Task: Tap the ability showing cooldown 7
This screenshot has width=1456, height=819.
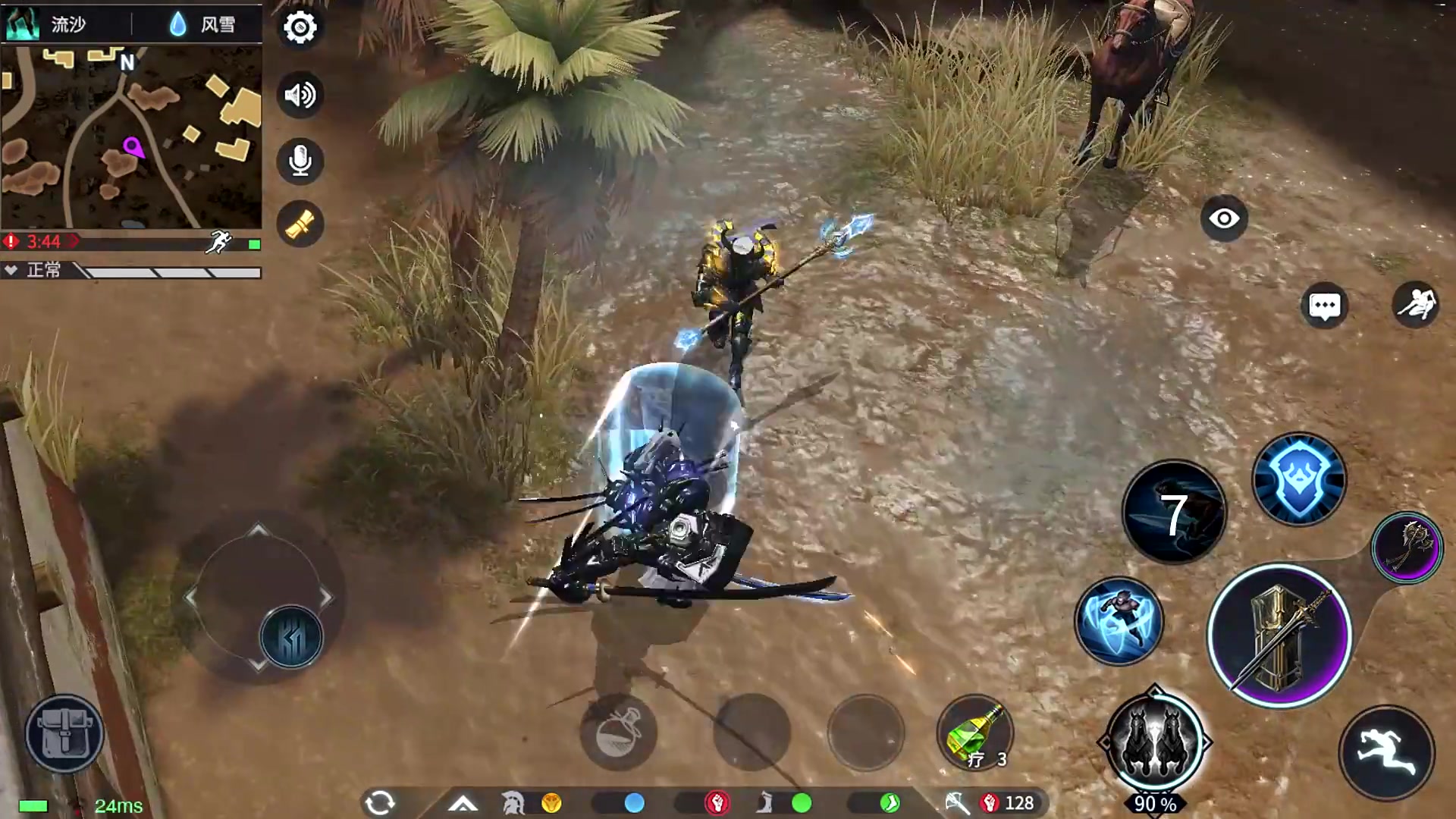Action: click(x=1173, y=513)
